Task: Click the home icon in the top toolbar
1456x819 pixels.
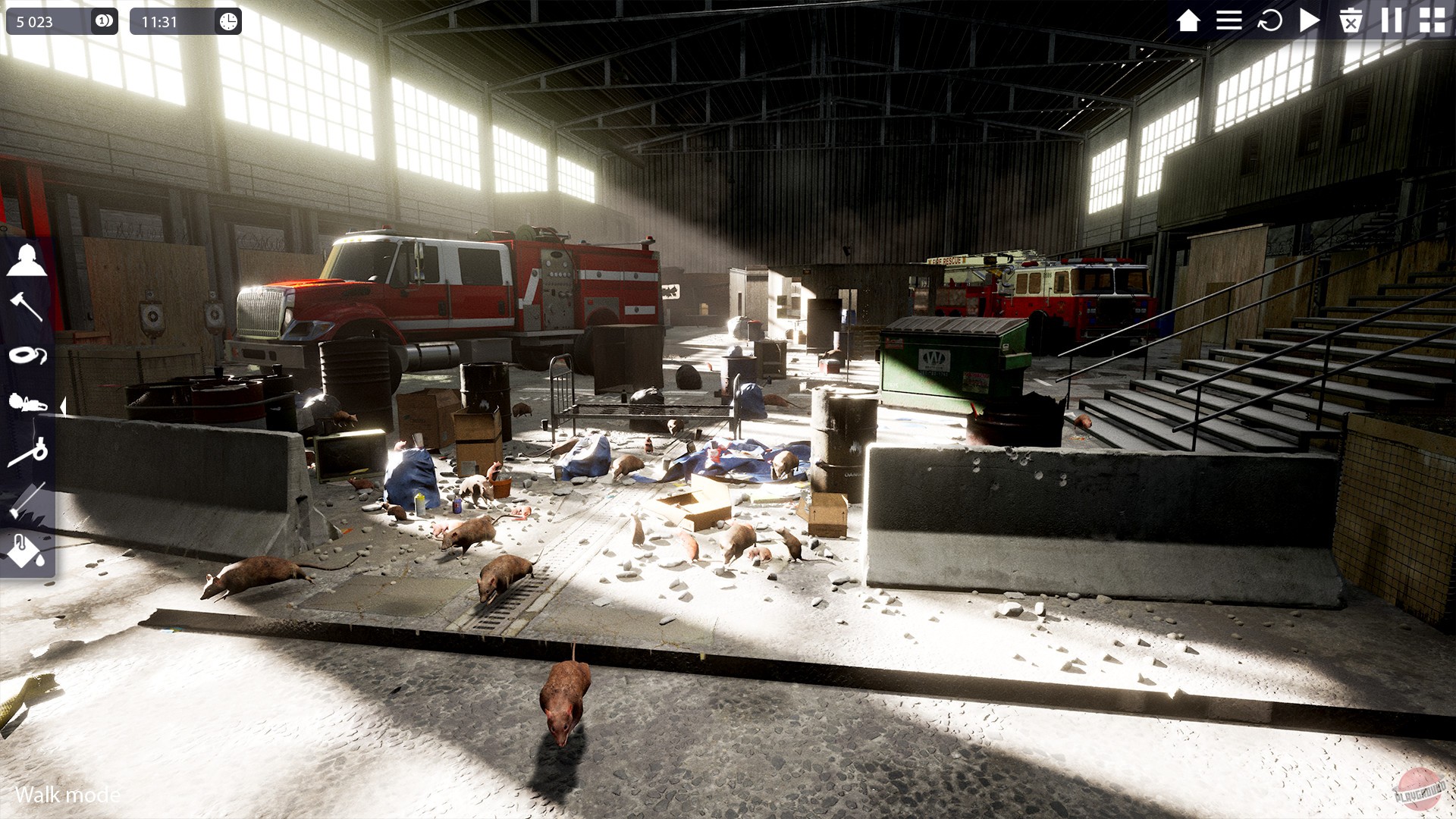Action: coord(1188,20)
